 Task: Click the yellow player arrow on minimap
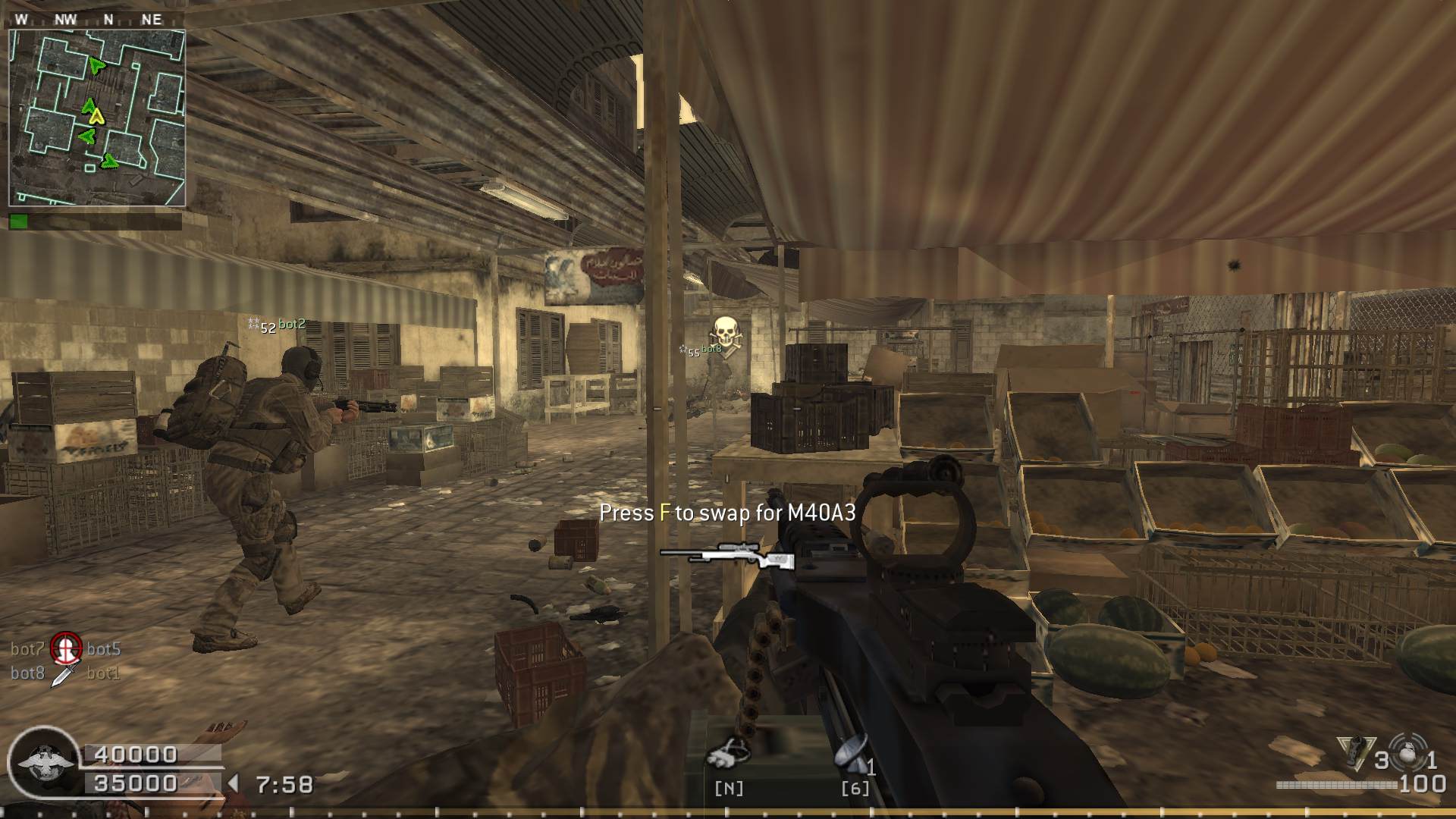pyautogui.click(x=96, y=116)
